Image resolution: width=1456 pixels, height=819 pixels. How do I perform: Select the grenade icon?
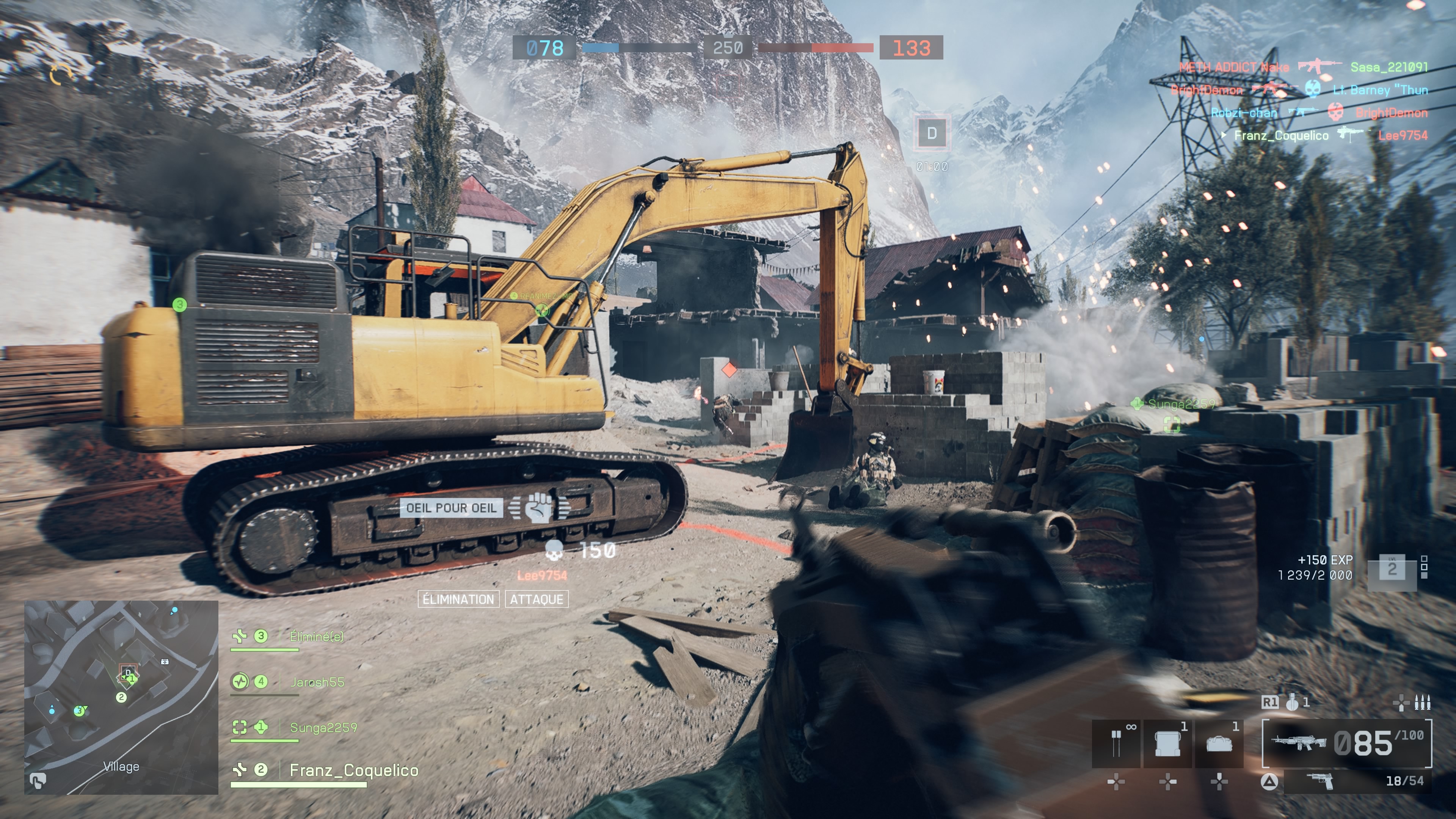tap(1292, 703)
